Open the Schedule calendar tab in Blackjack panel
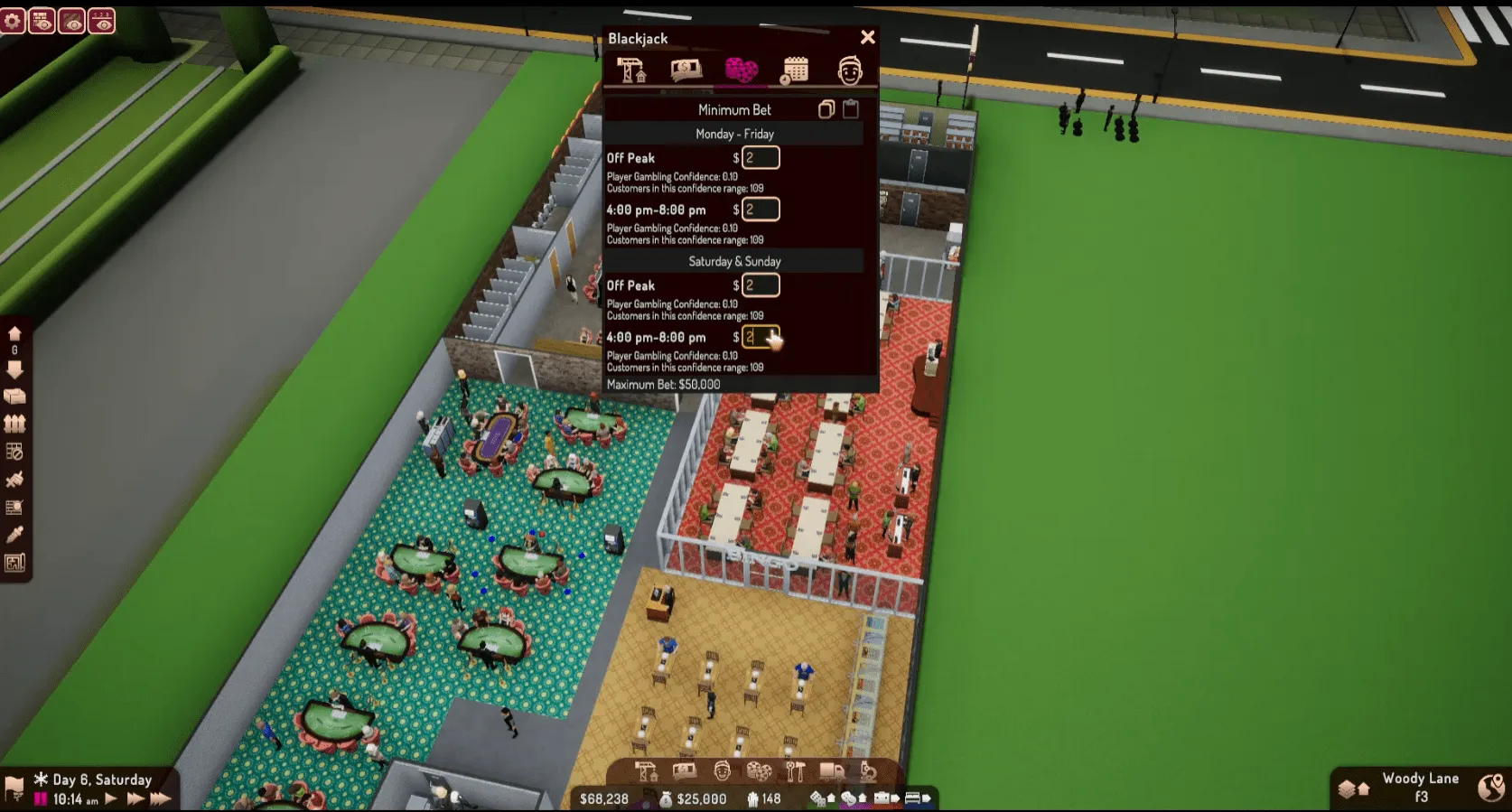The image size is (1512, 812). click(796, 70)
